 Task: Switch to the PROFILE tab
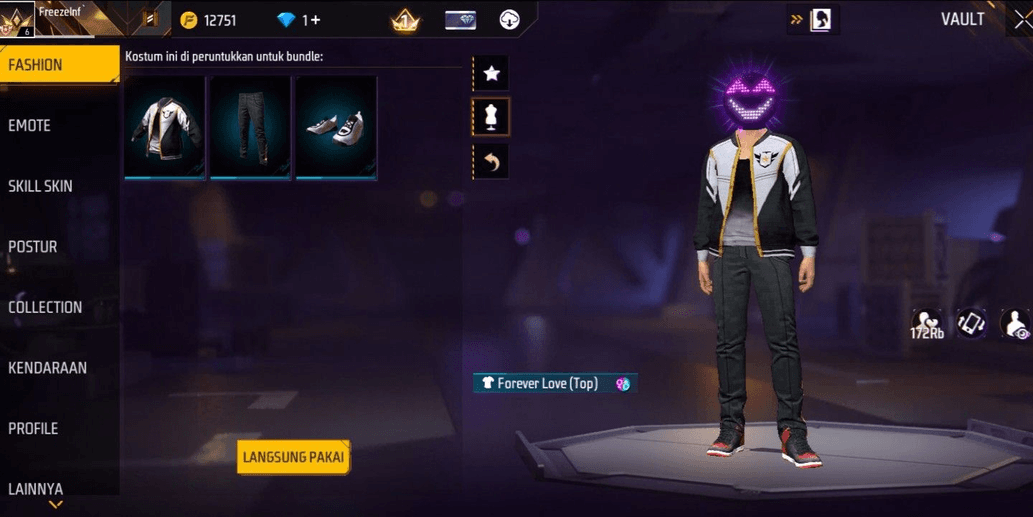tap(33, 429)
